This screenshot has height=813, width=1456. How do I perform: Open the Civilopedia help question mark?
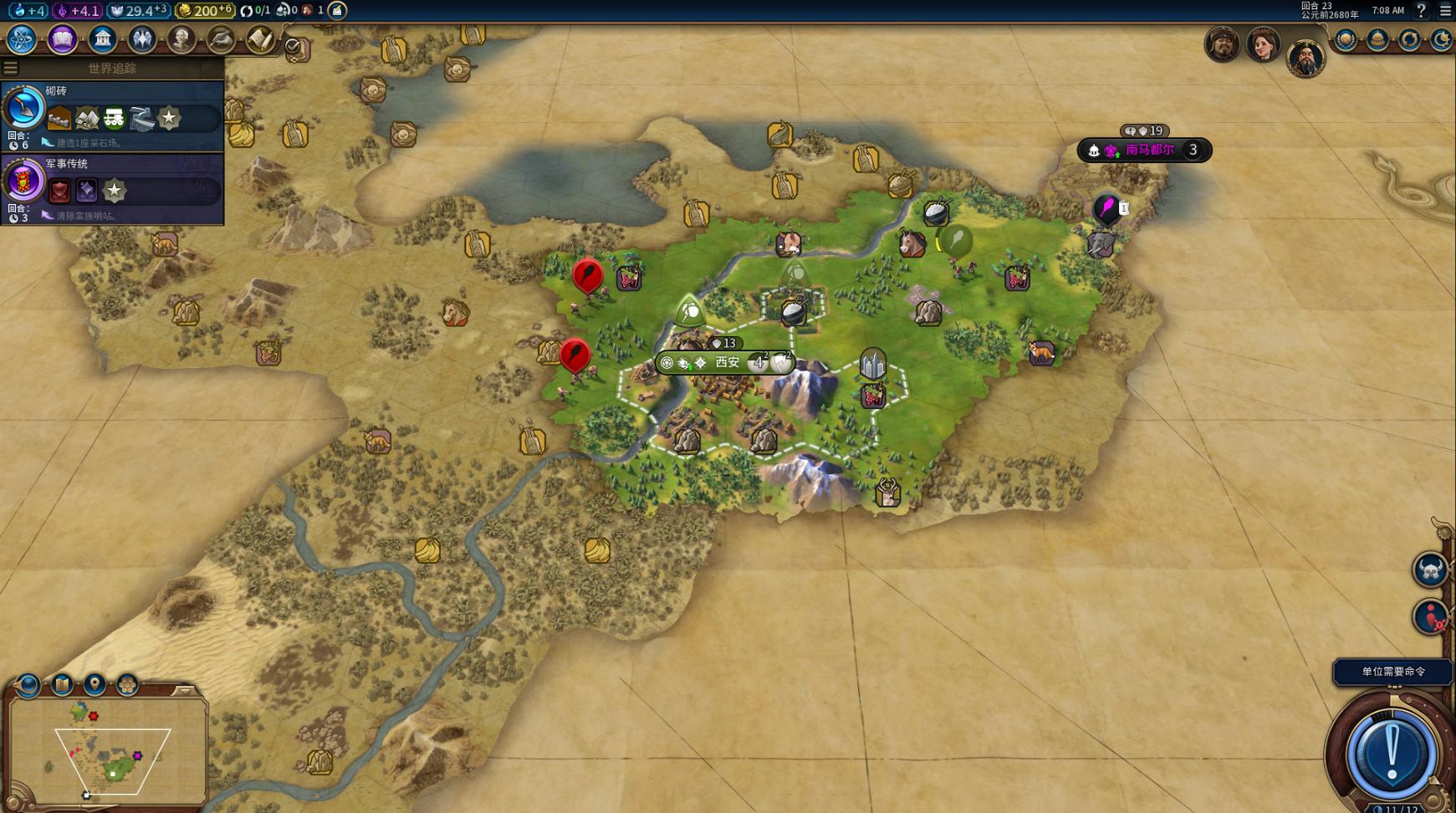pyautogui.click(x=1421, y=10)
